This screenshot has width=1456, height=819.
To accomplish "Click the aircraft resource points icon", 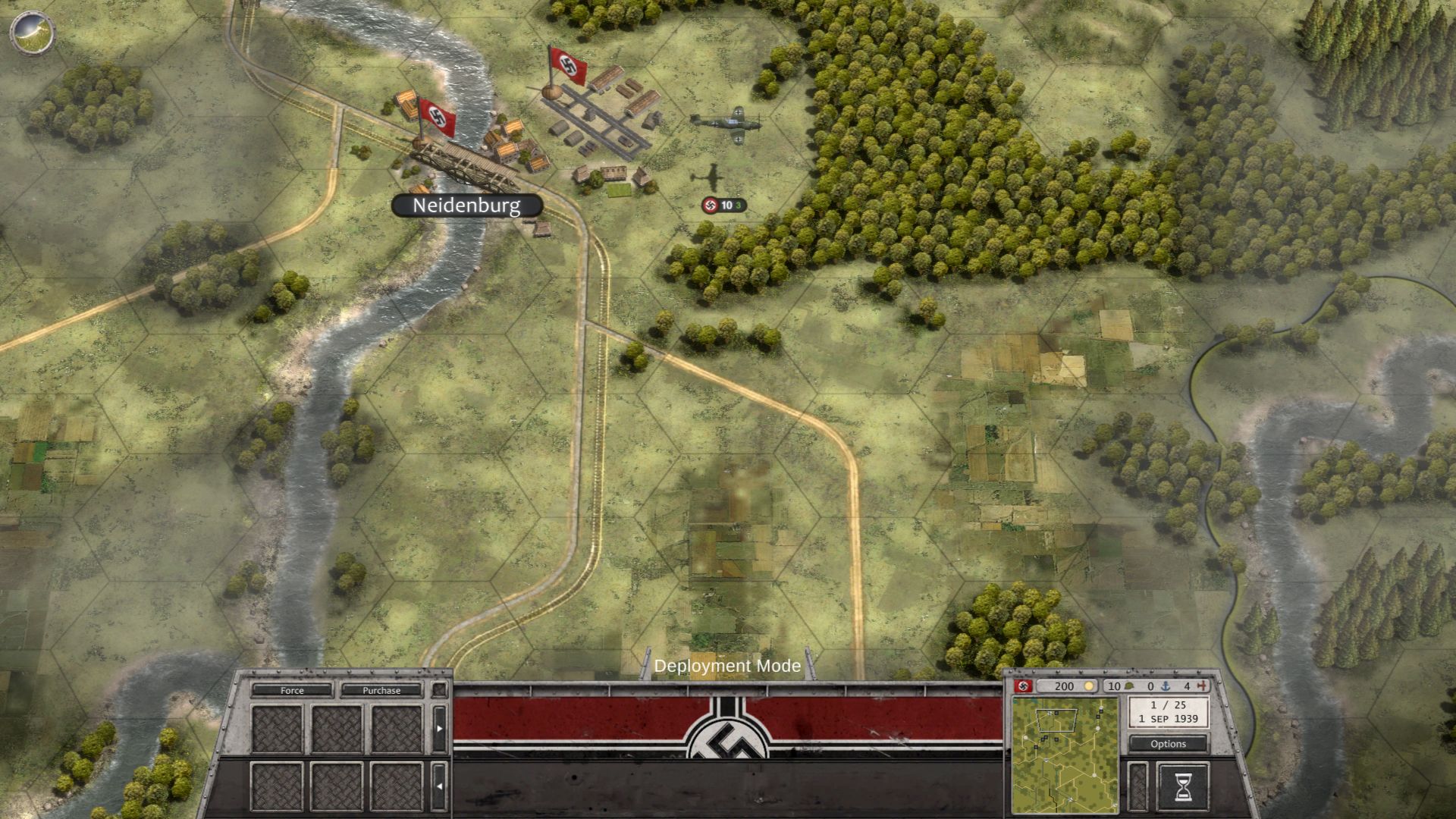I will tap(1201, 686).
